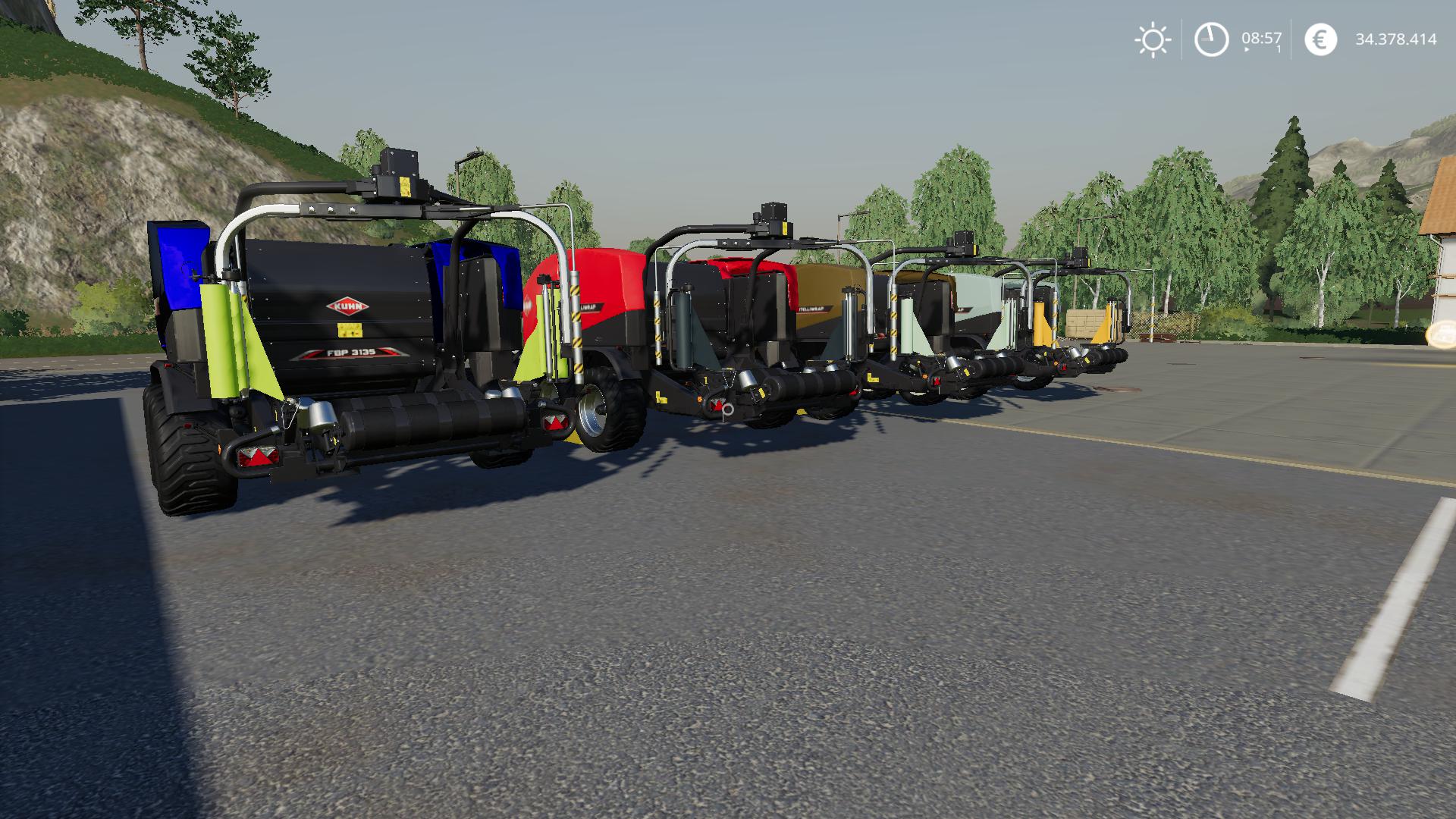The image size is (1456, 819).
Task: Select the Kuhn diamond logo badge
Action: [x=347, y=306]
